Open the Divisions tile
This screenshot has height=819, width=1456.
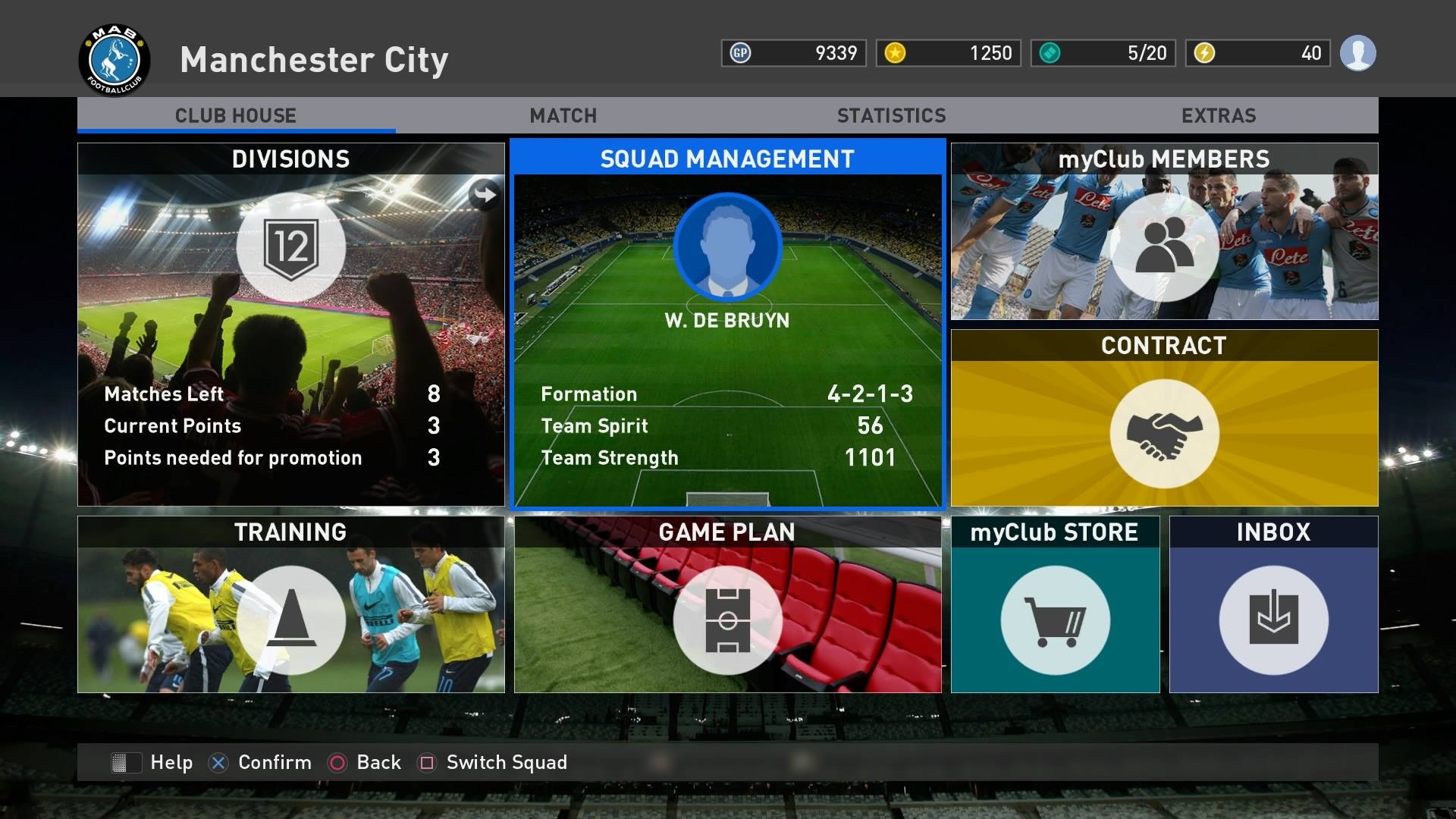(290, 324)
